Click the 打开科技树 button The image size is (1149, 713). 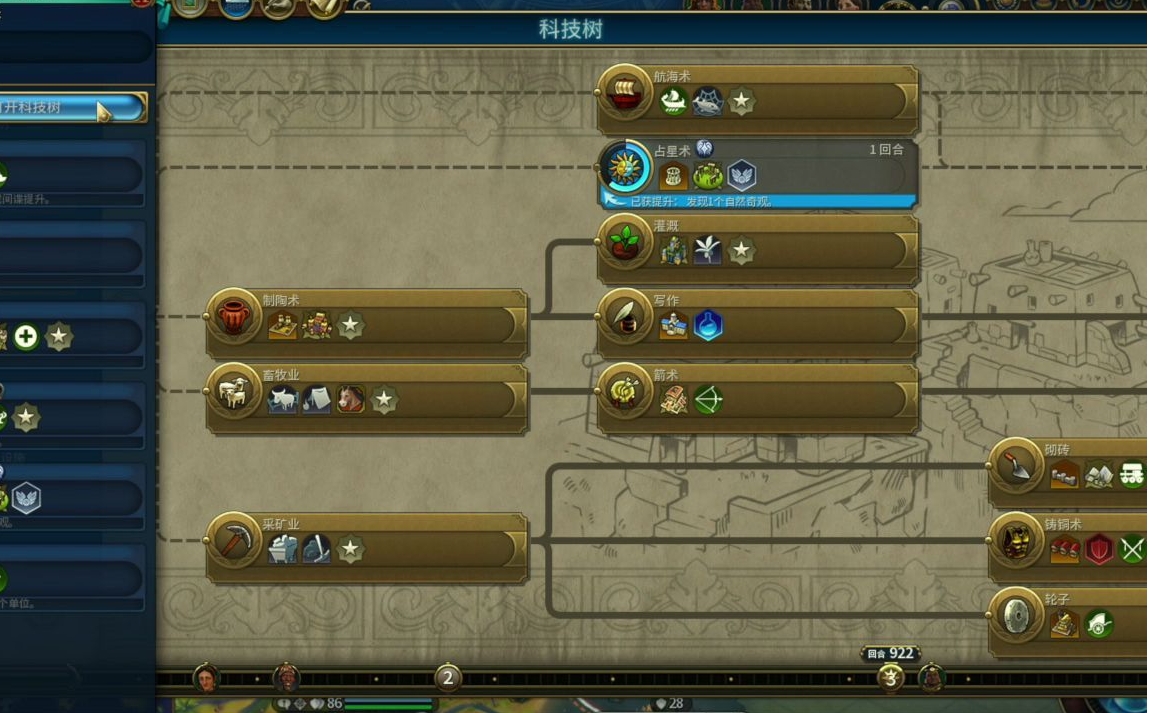point(72,107)
